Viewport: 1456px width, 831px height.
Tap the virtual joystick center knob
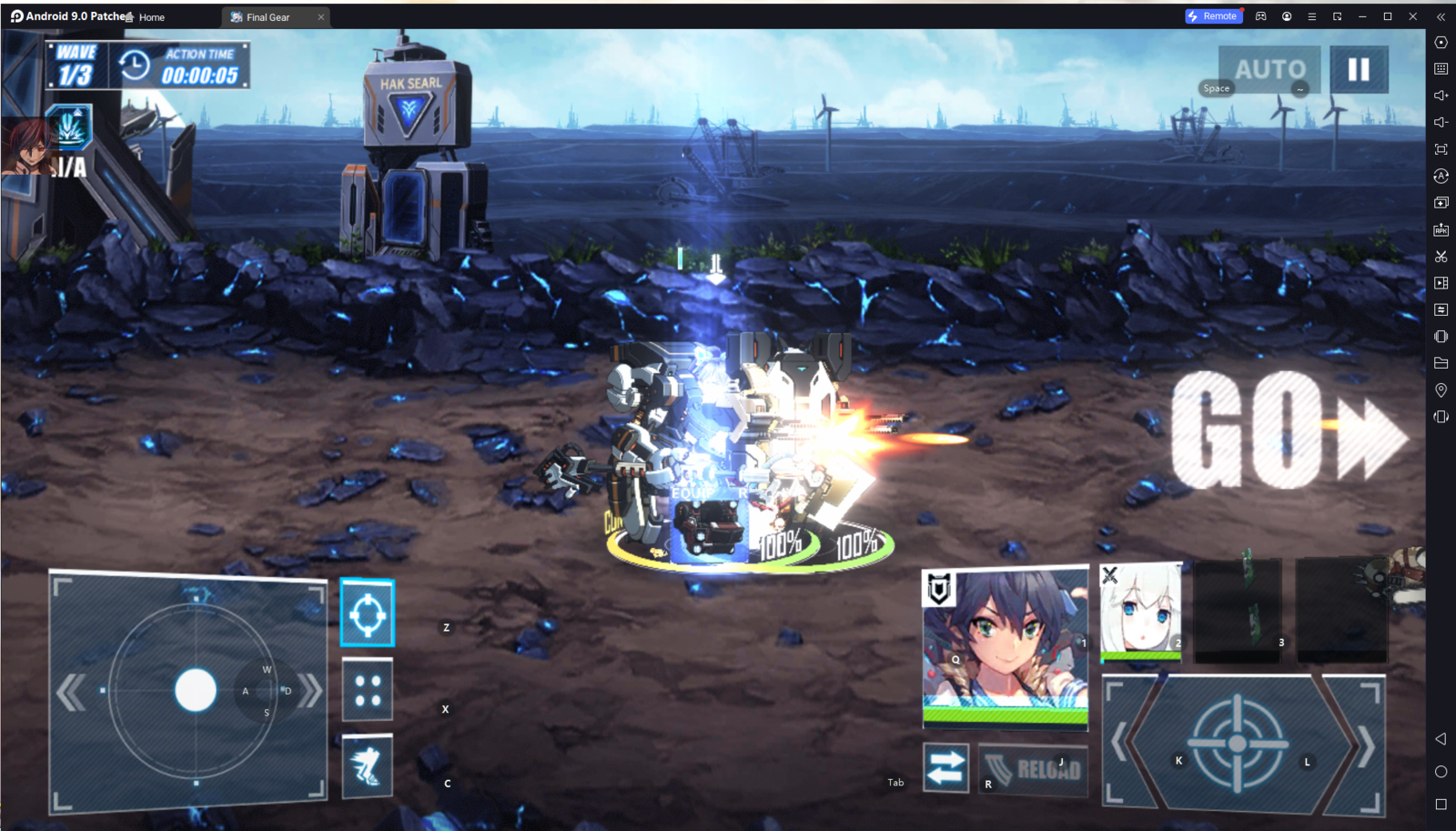coord(196,690)
